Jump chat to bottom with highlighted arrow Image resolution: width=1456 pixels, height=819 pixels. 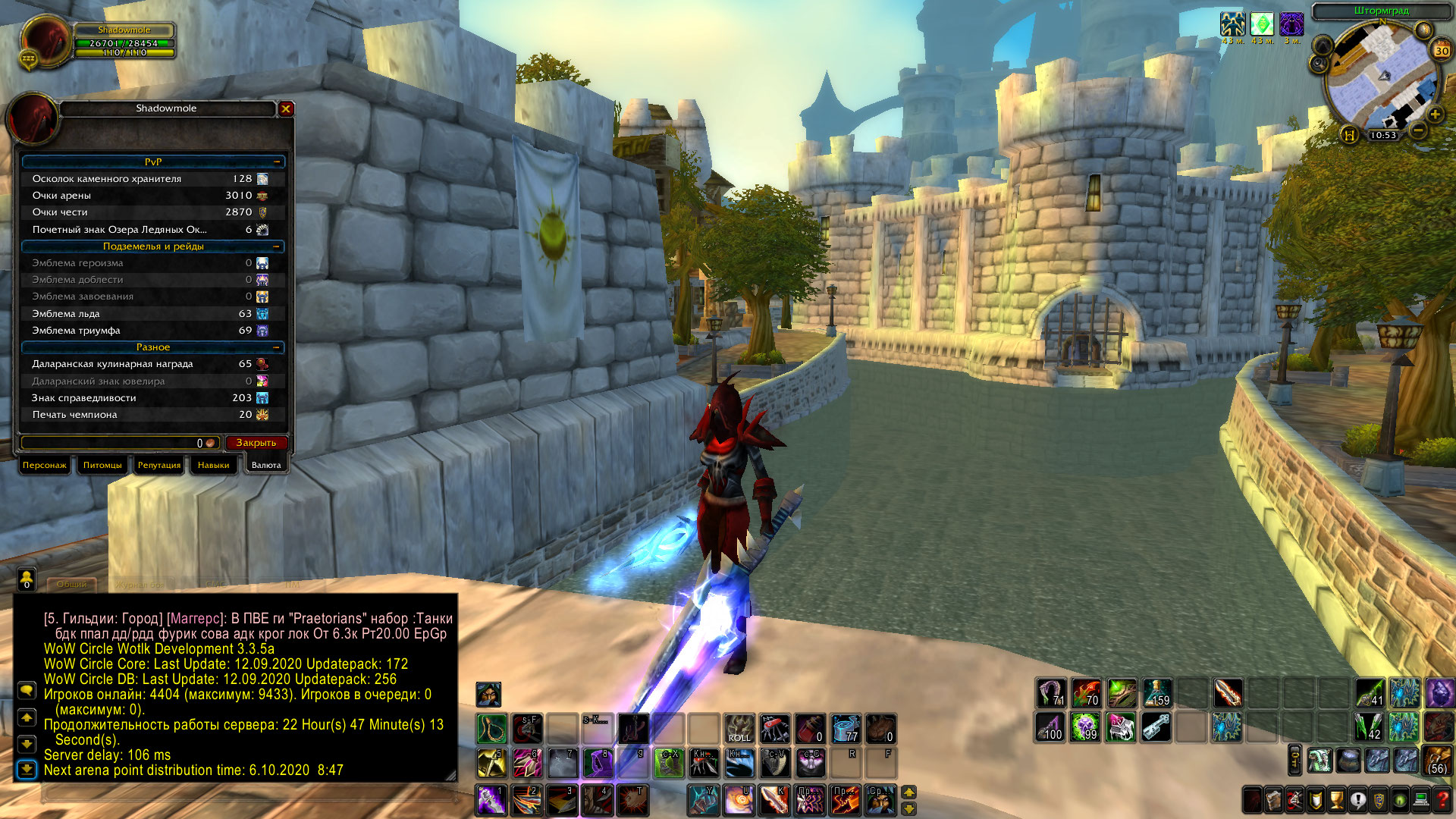[27, 770]
